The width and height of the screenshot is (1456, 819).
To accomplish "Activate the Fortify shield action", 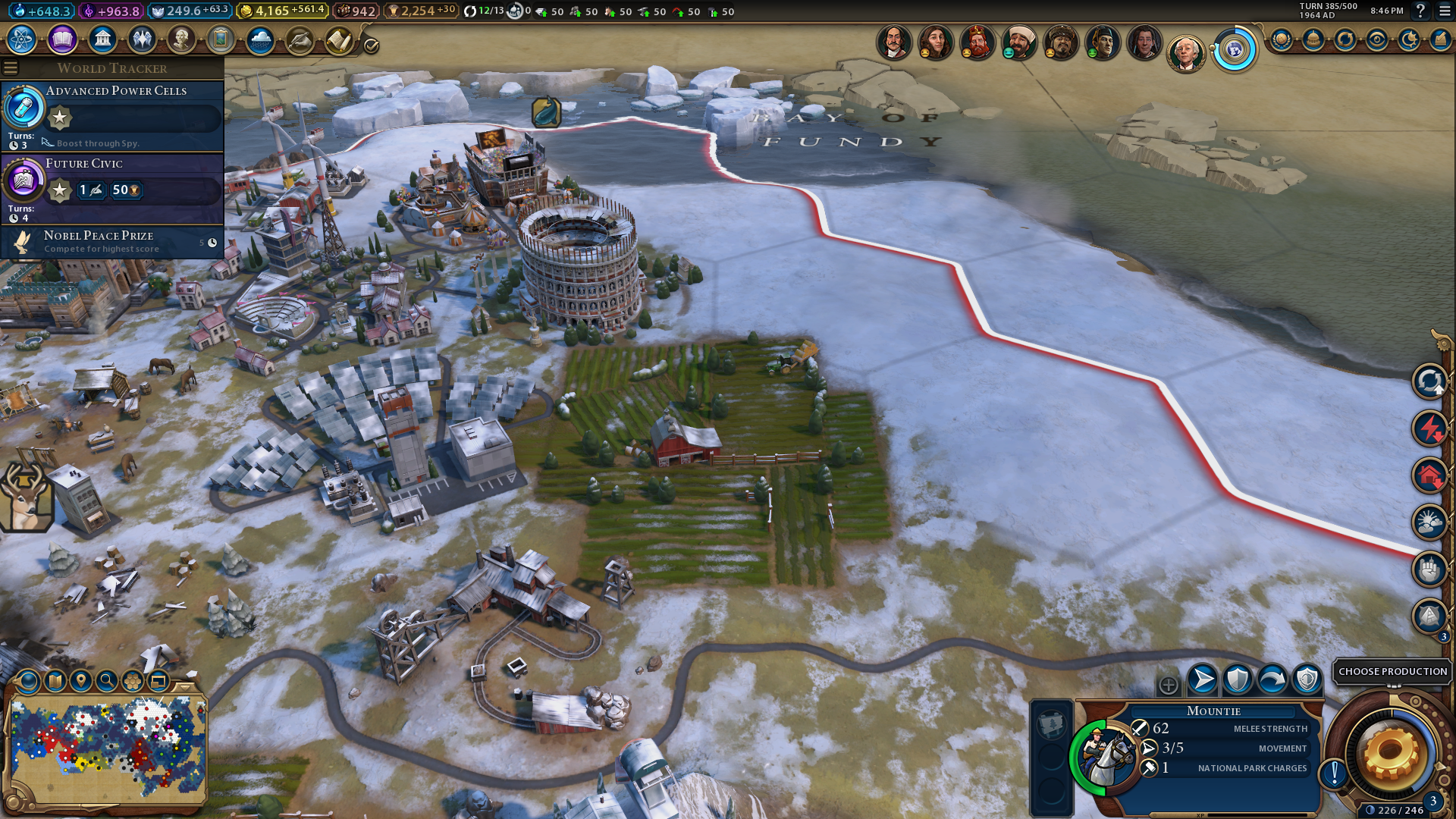I will coord(1237,679).
